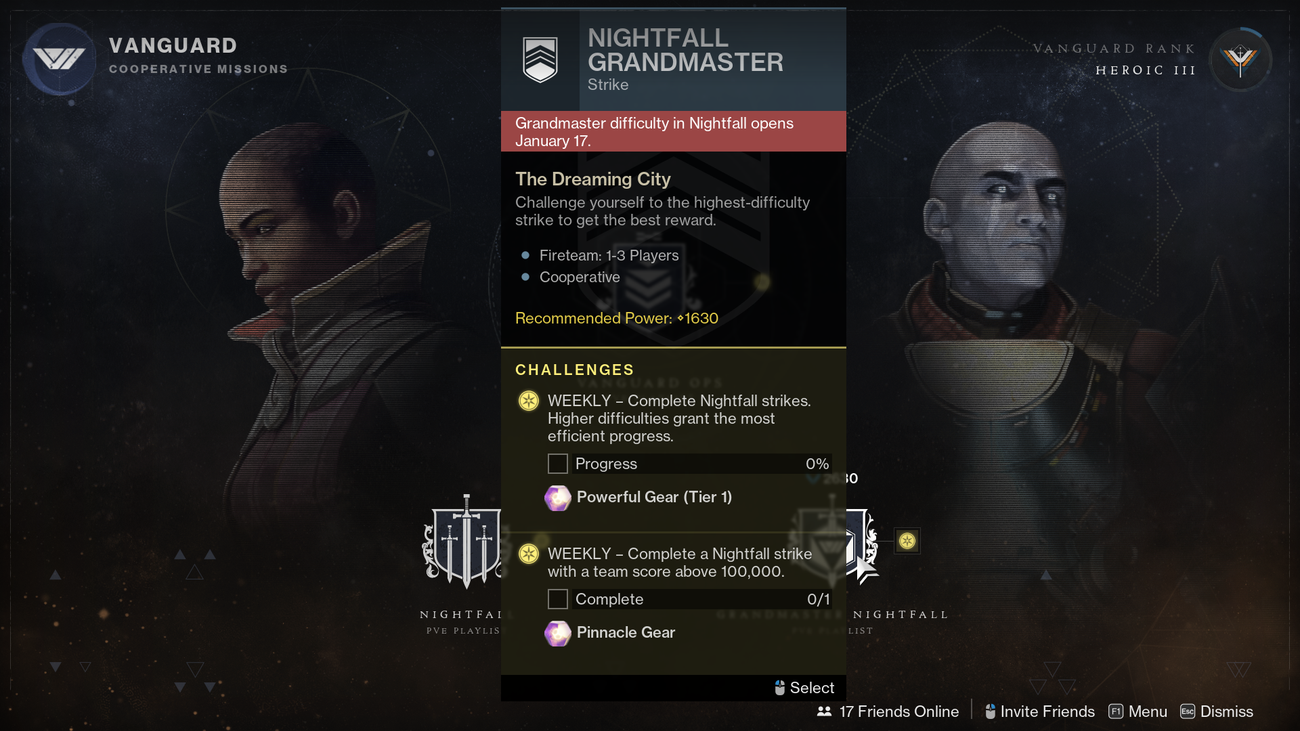This screenshot has width=1300, height=731.
Task: Collapse the Challenges section header
Action: (x=575, y=369)
